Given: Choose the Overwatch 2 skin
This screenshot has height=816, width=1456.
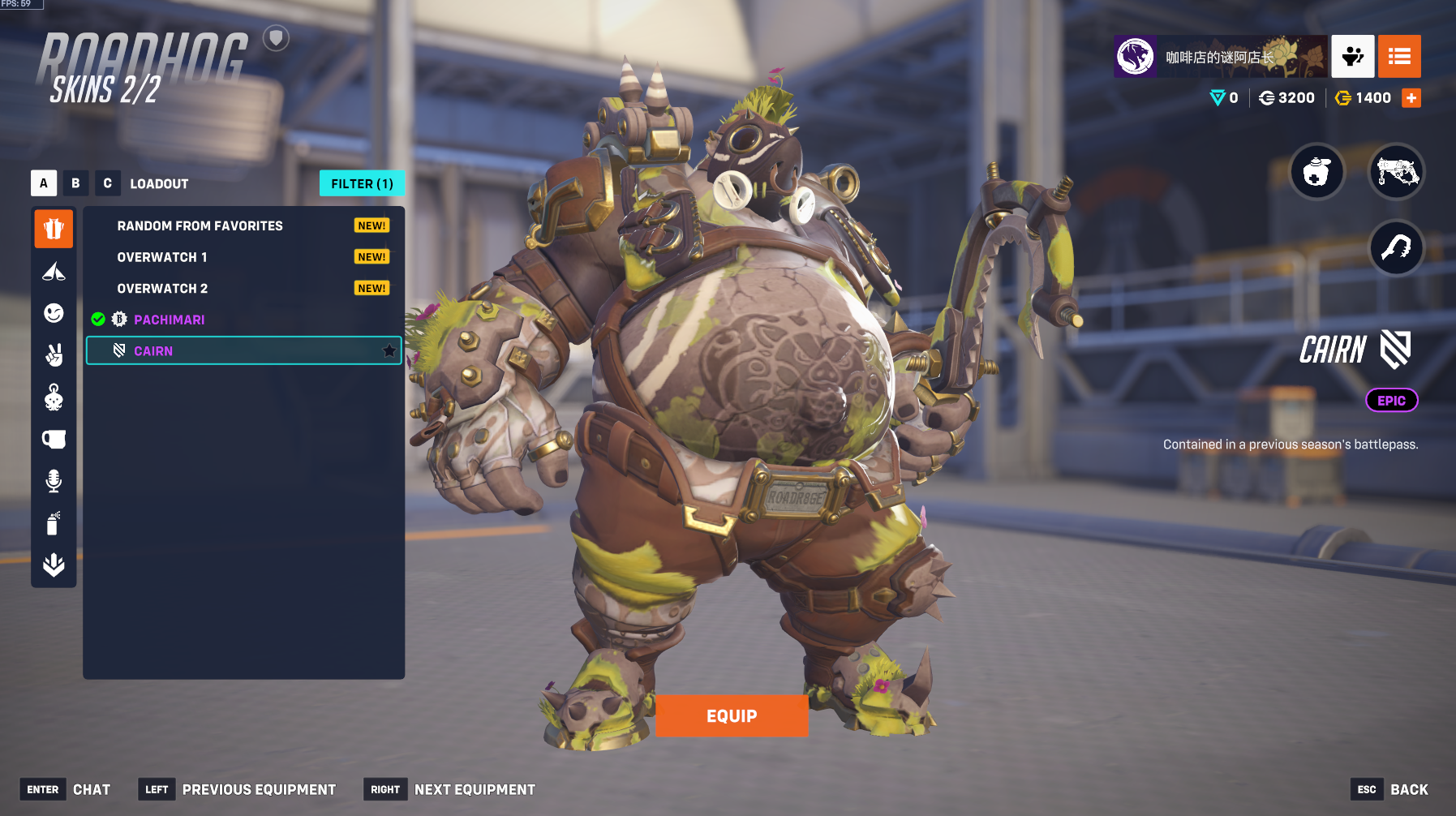Looking at the screenshot, I should pyautogui.click(x=162, y=289).
